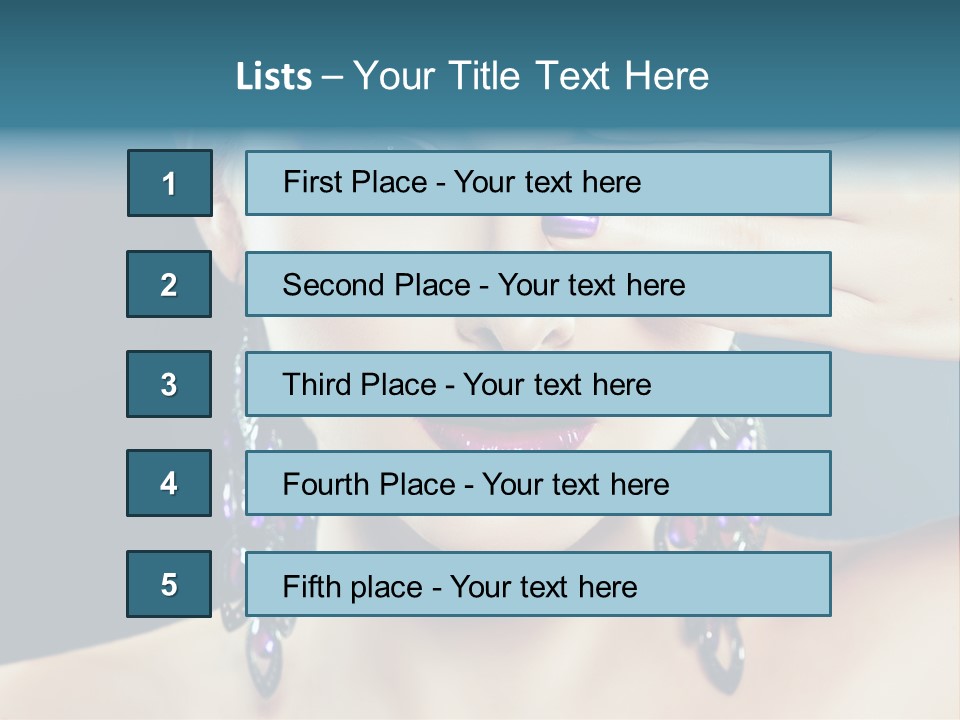960x720 pixels.
Task: Pick the Third Place text bar
Action: [538, 384]
